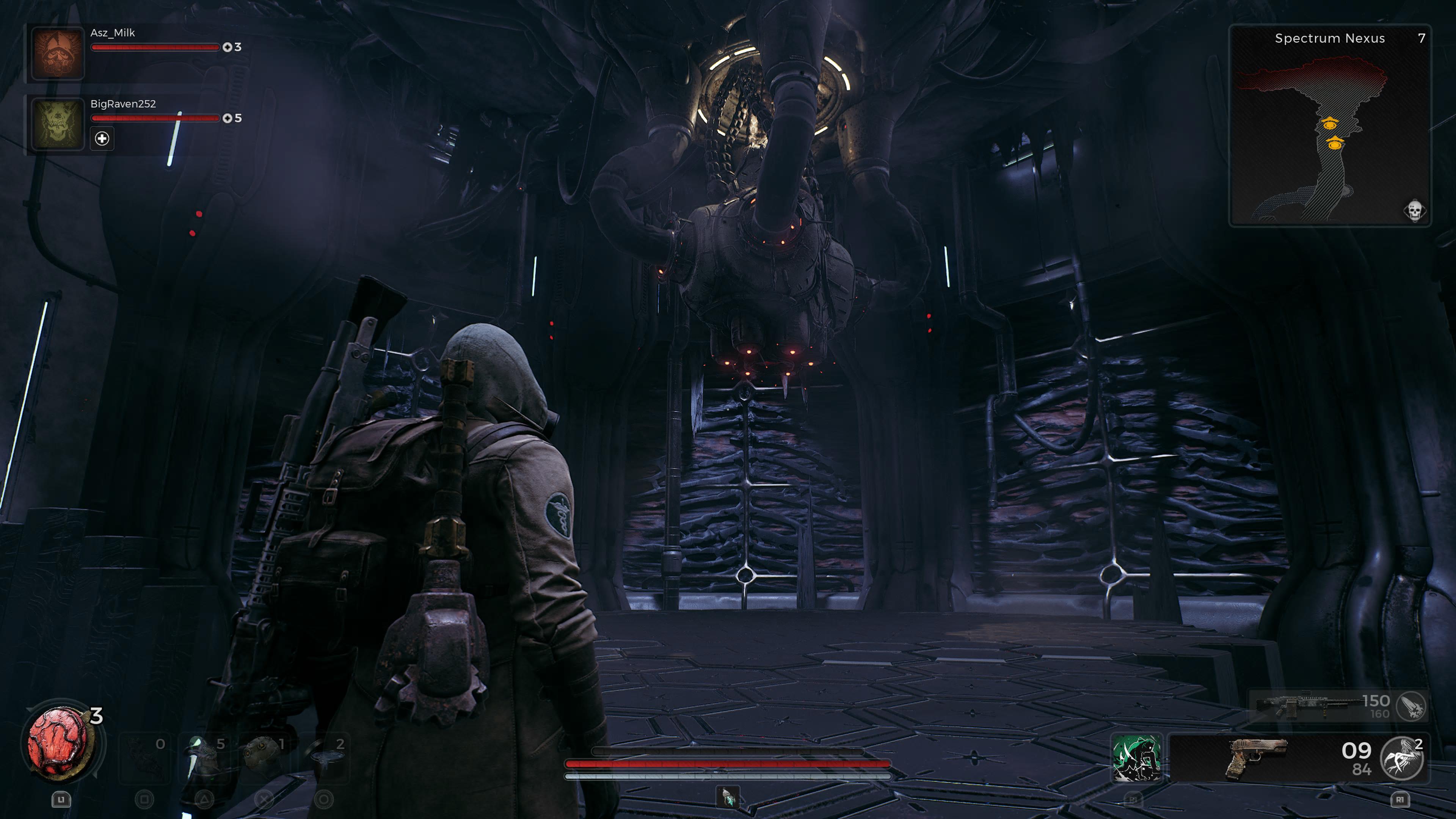Select BigRaven252's teammate portrait
This screenshot has height=819, width=1456.
point(58,123)
